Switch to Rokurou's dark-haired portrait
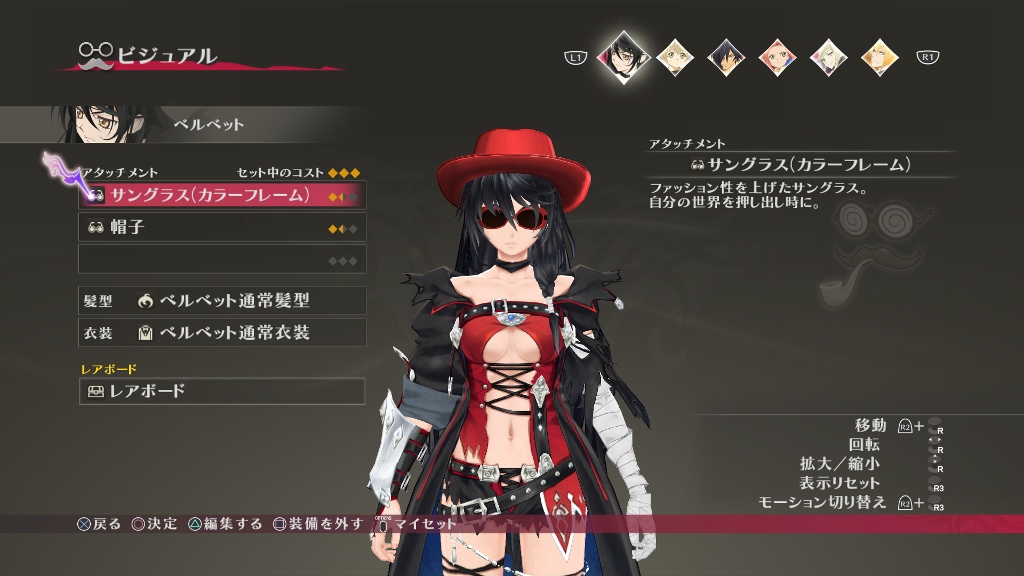 point(725,57)
